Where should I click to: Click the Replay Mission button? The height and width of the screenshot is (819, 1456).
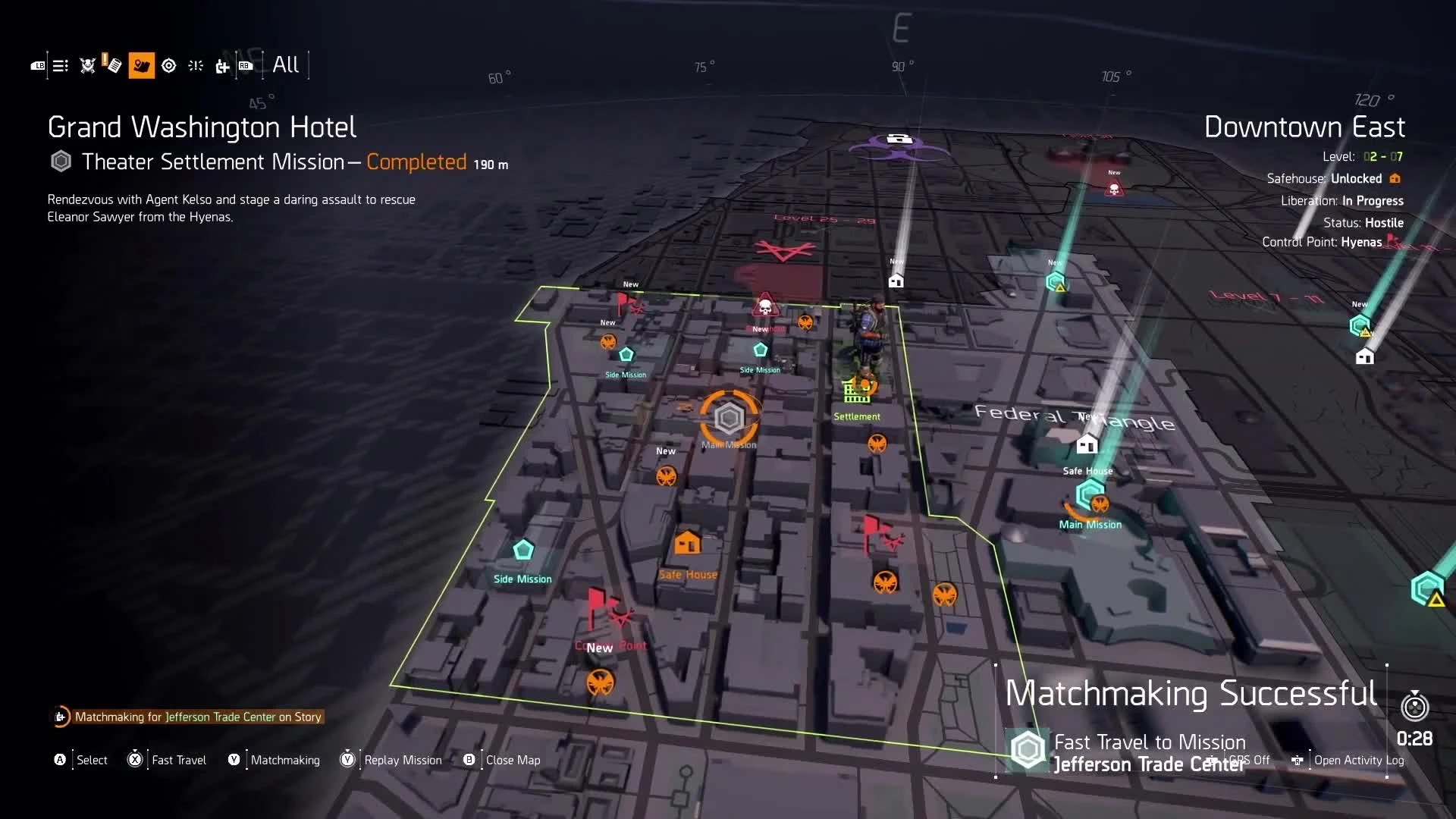coord(391,760)
